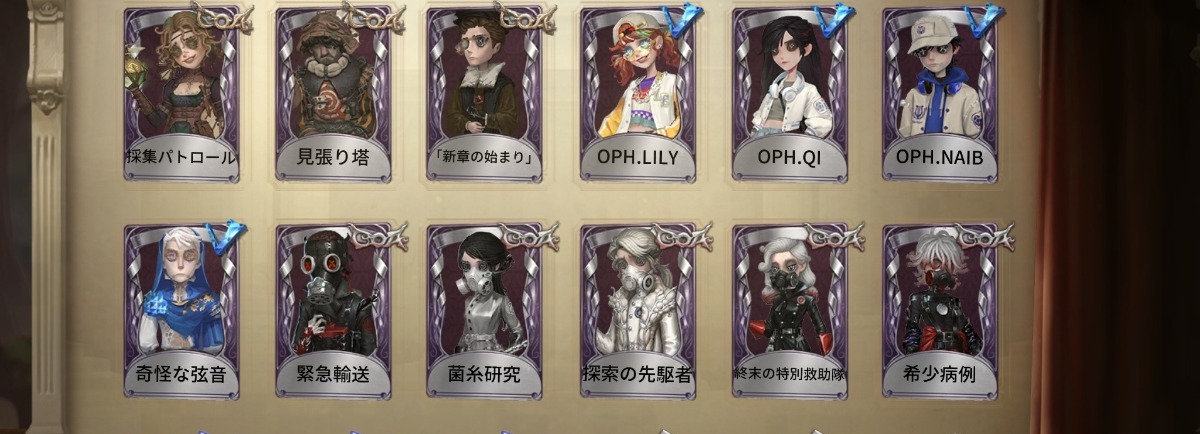This screenshot has width=1200, height=434.
Task: Select the 奇怪な弦音 costume card
Action: pyautogui.click(x=182, y=310)
